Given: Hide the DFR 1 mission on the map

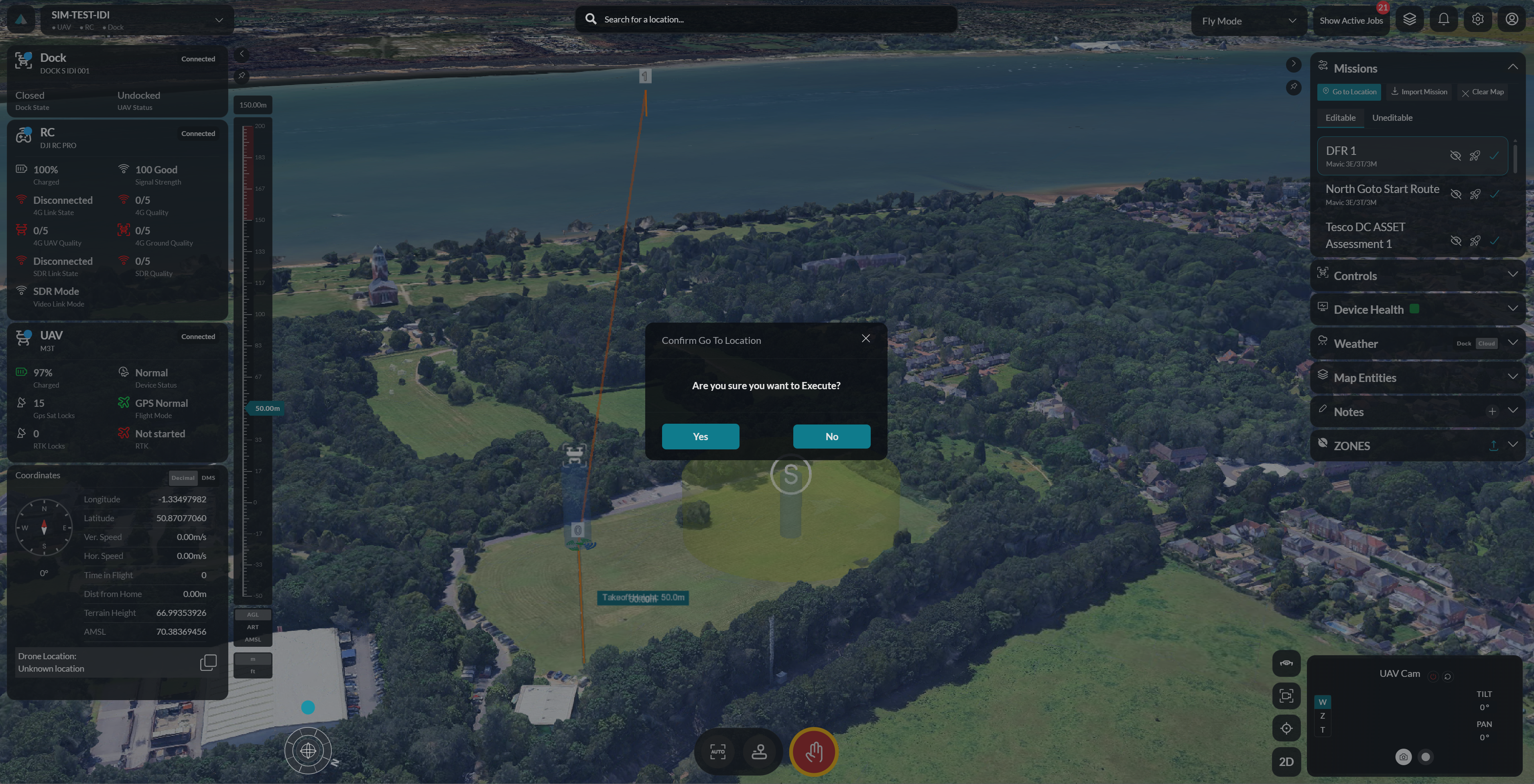Looking at the screenshot, I should point(1455,156).
